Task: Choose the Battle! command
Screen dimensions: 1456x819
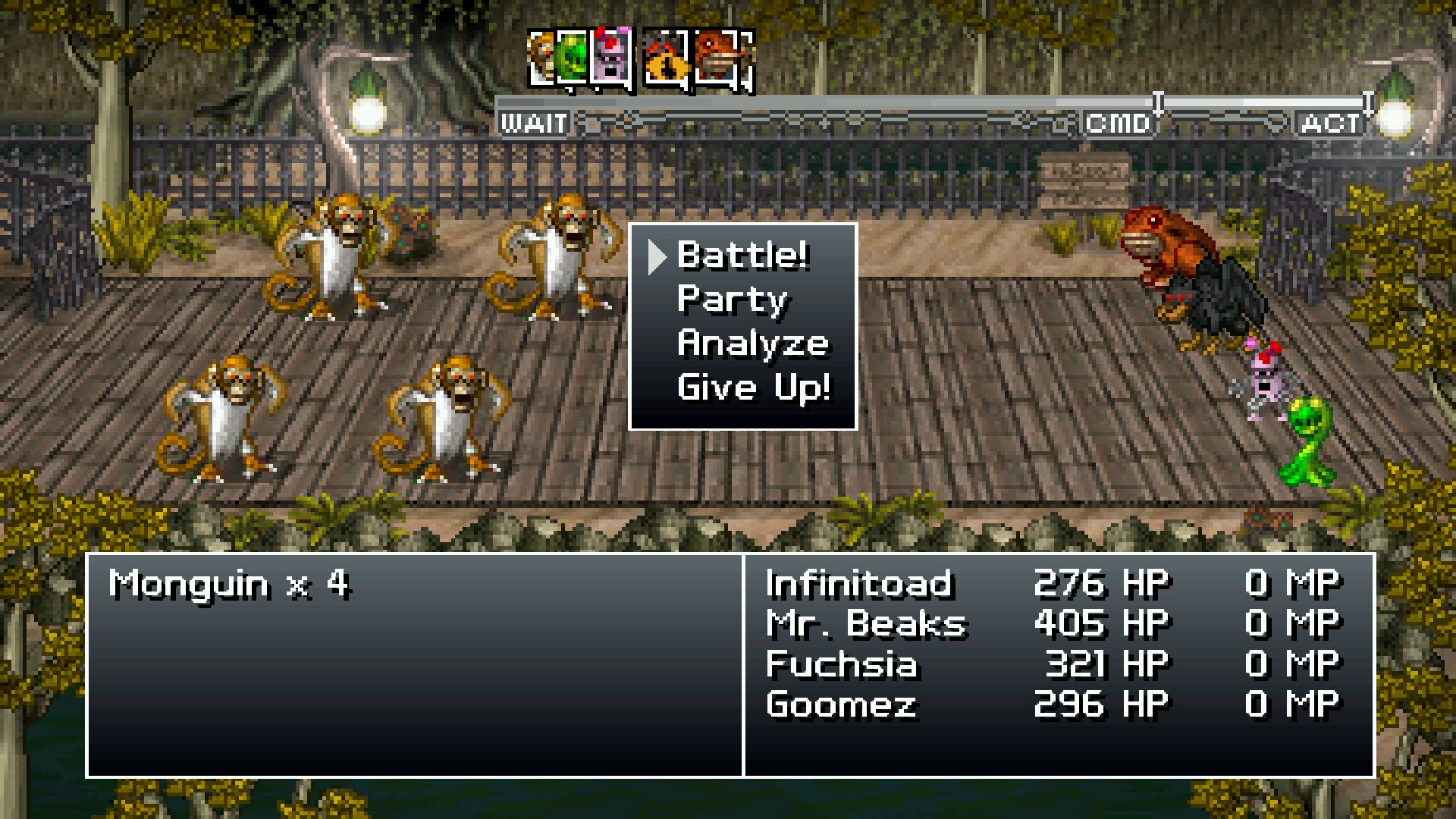Action: click(x=742, y=256)
